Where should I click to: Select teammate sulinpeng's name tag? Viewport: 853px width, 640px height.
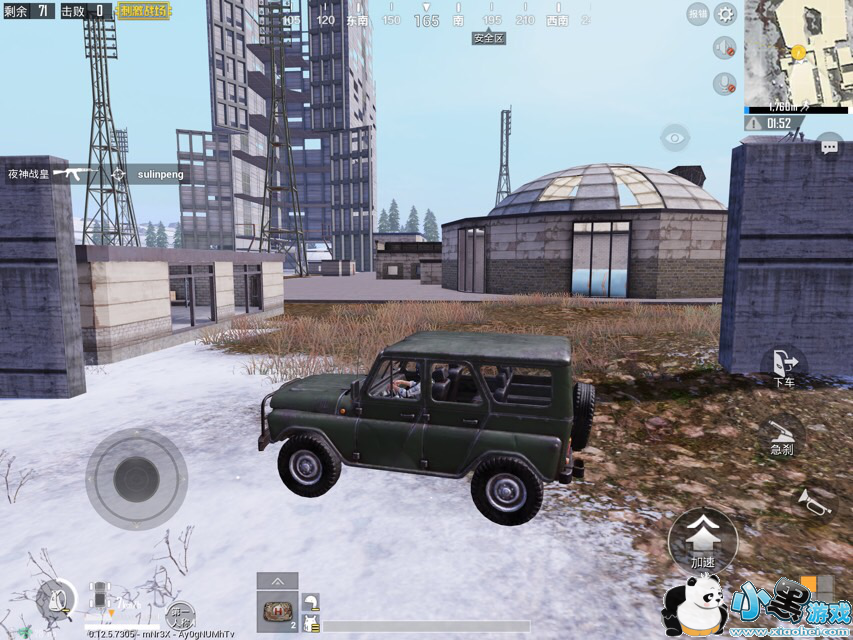[160, 174]
